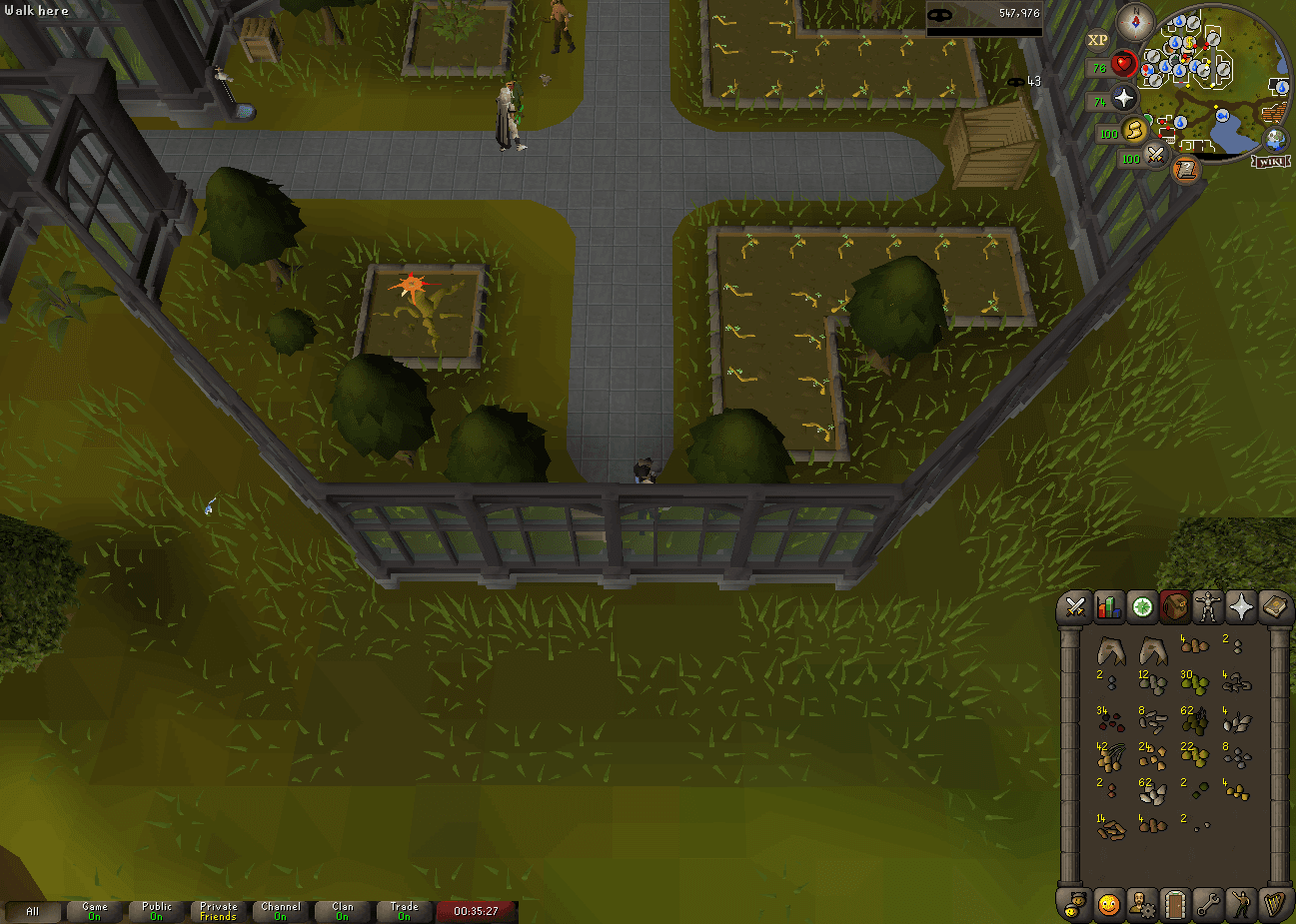
Task: Click the XP tracker button
Action: click(1098, 39)
